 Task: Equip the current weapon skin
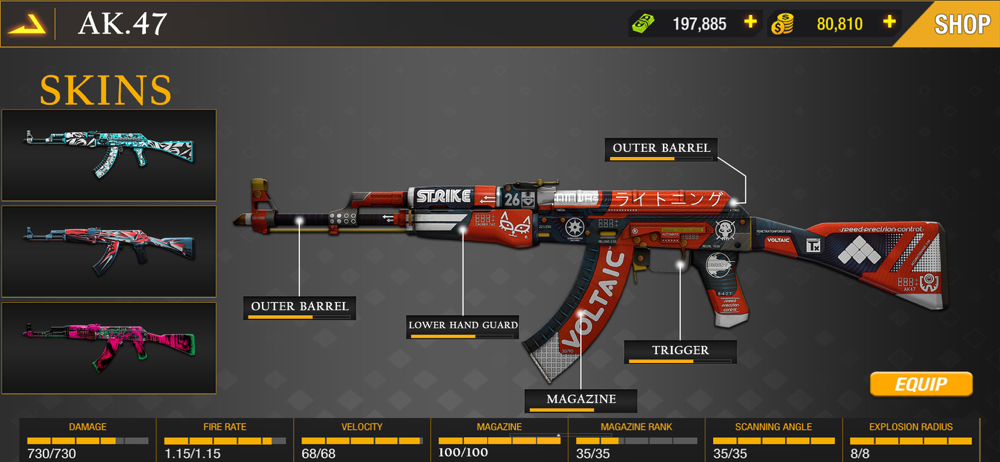pos(920,384)
